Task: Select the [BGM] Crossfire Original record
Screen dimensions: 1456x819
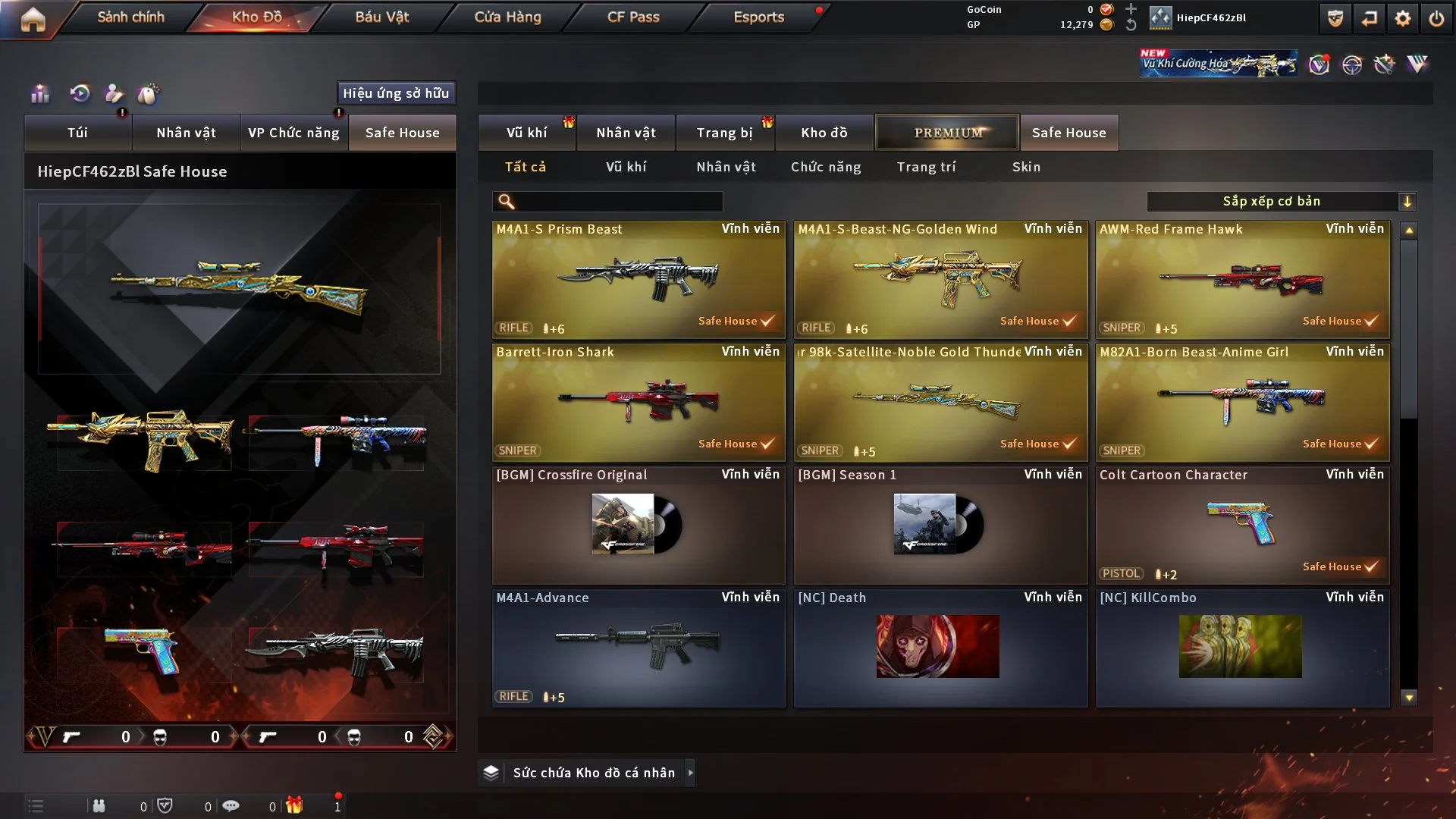Action: pyautogui.click(x=639, y=525)
